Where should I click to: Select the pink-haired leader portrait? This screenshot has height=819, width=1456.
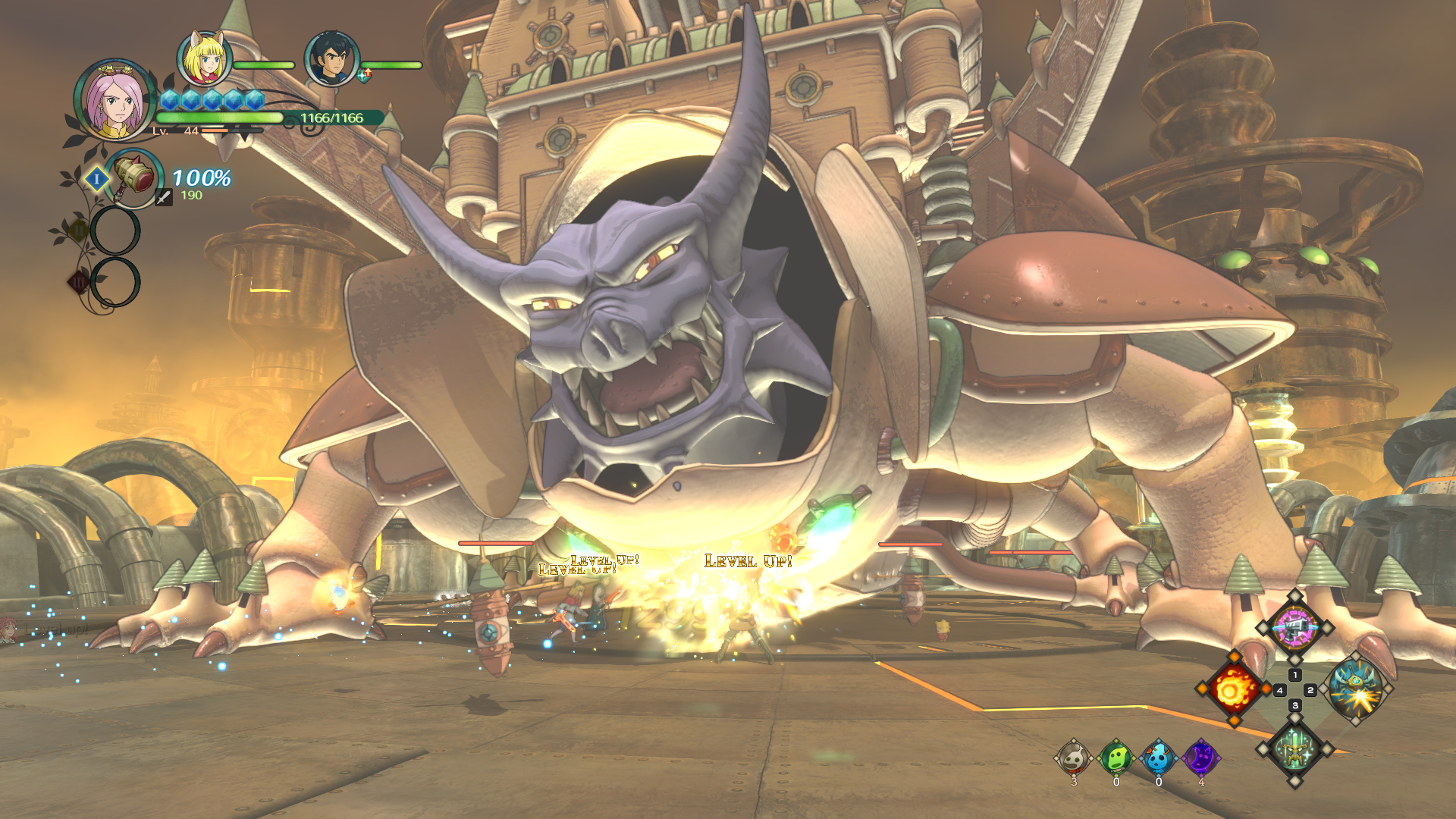tap(115, 101)
